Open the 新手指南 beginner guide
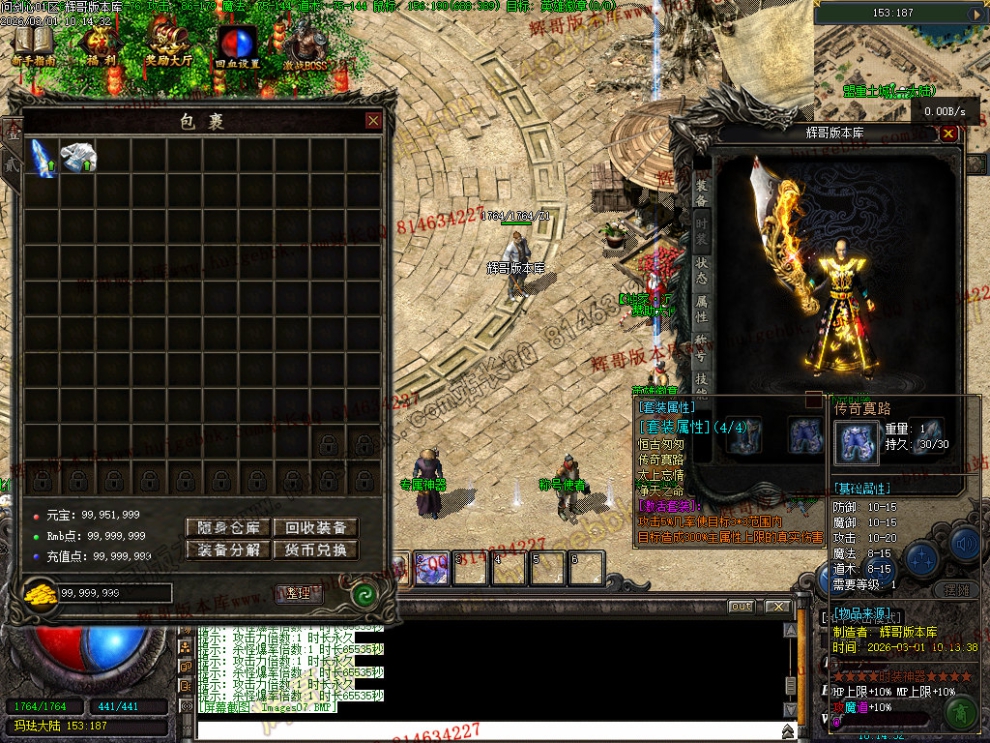This screenshot has width=990, height=743. [33, 46]
